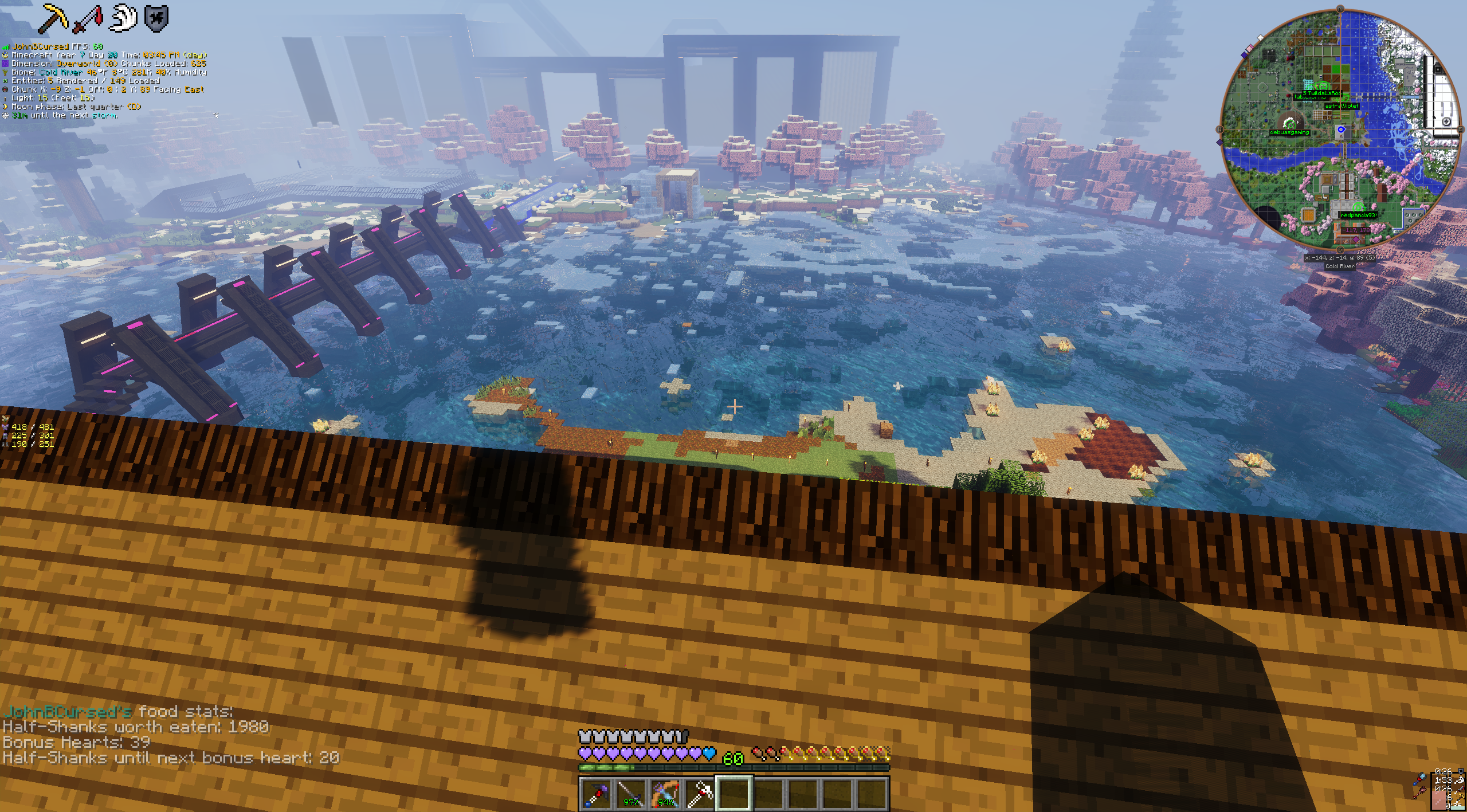This screenshot has height=812, width=1467.
Task: Select the redpanda93 player marker on minimap
Action: point(1358,207)
